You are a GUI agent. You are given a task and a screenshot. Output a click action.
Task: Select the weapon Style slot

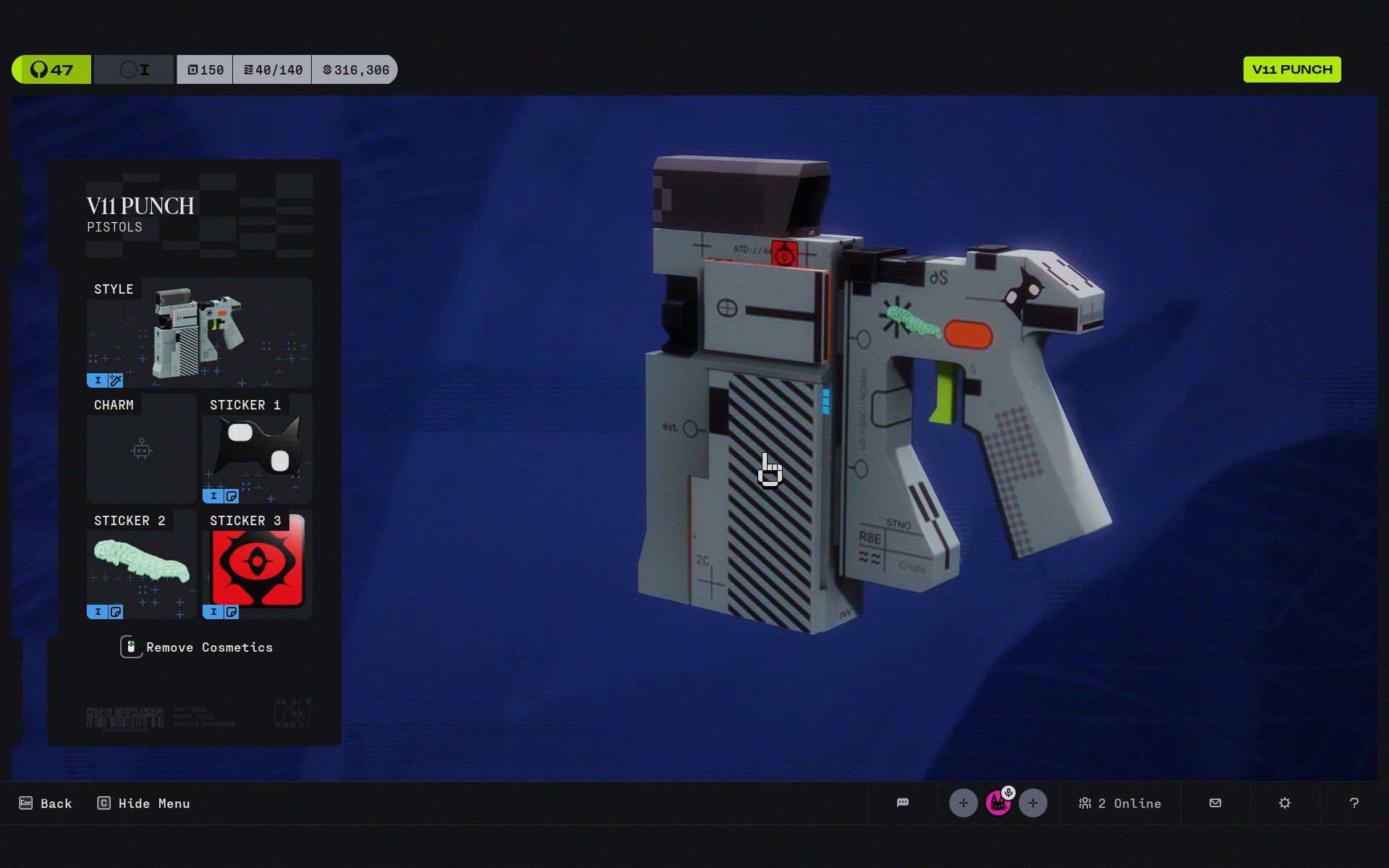click(x=199, y=333)
